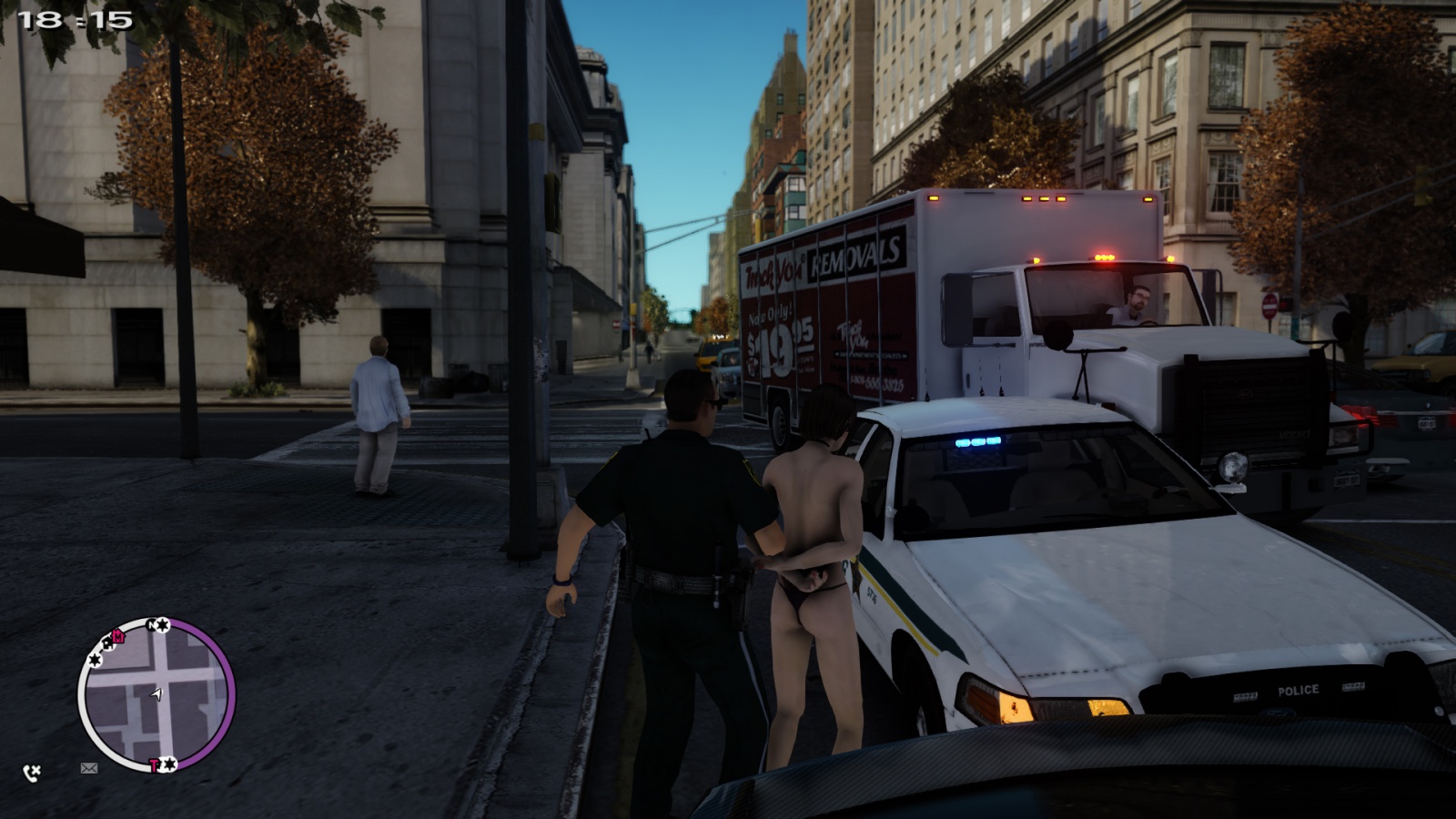The width and height of the screenshot is (1456, 819).
Task: Click the N north compass marker
Action: tap(153, 625)
